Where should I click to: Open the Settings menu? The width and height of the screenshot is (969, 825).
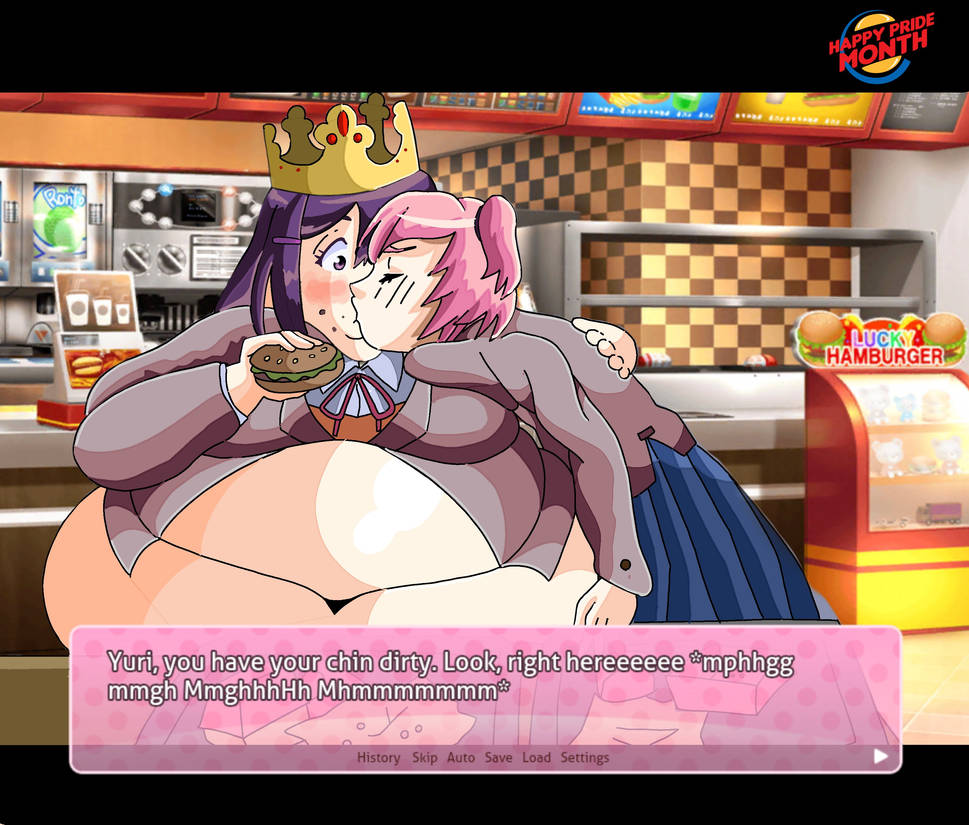click(x=584, y=758)
